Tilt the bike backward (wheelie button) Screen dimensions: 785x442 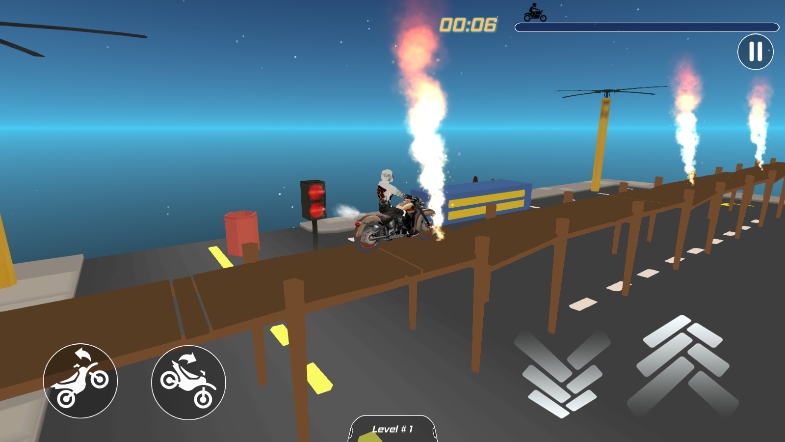[80, 381]
